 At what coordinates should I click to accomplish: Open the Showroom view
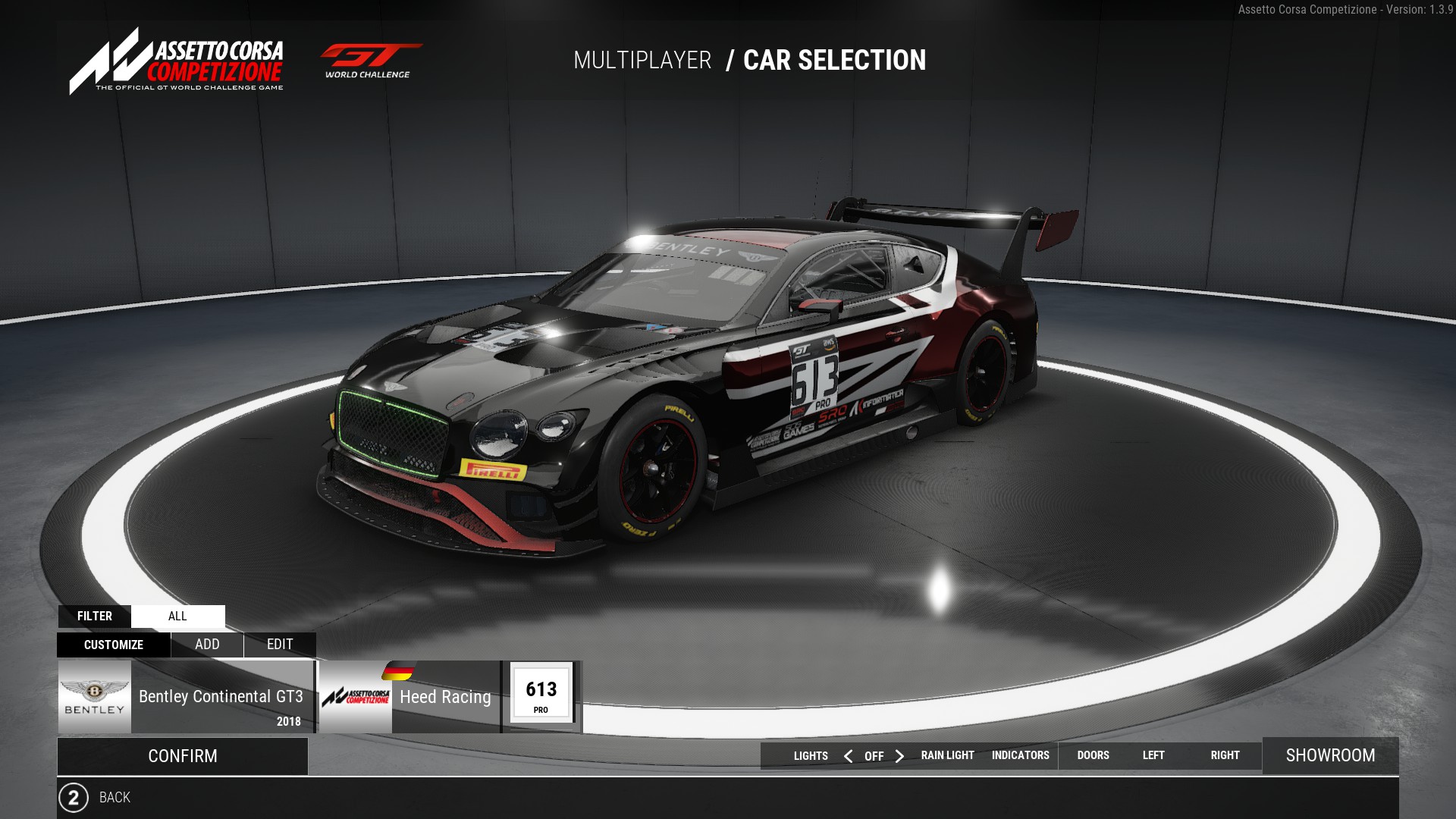(1330, 755)
